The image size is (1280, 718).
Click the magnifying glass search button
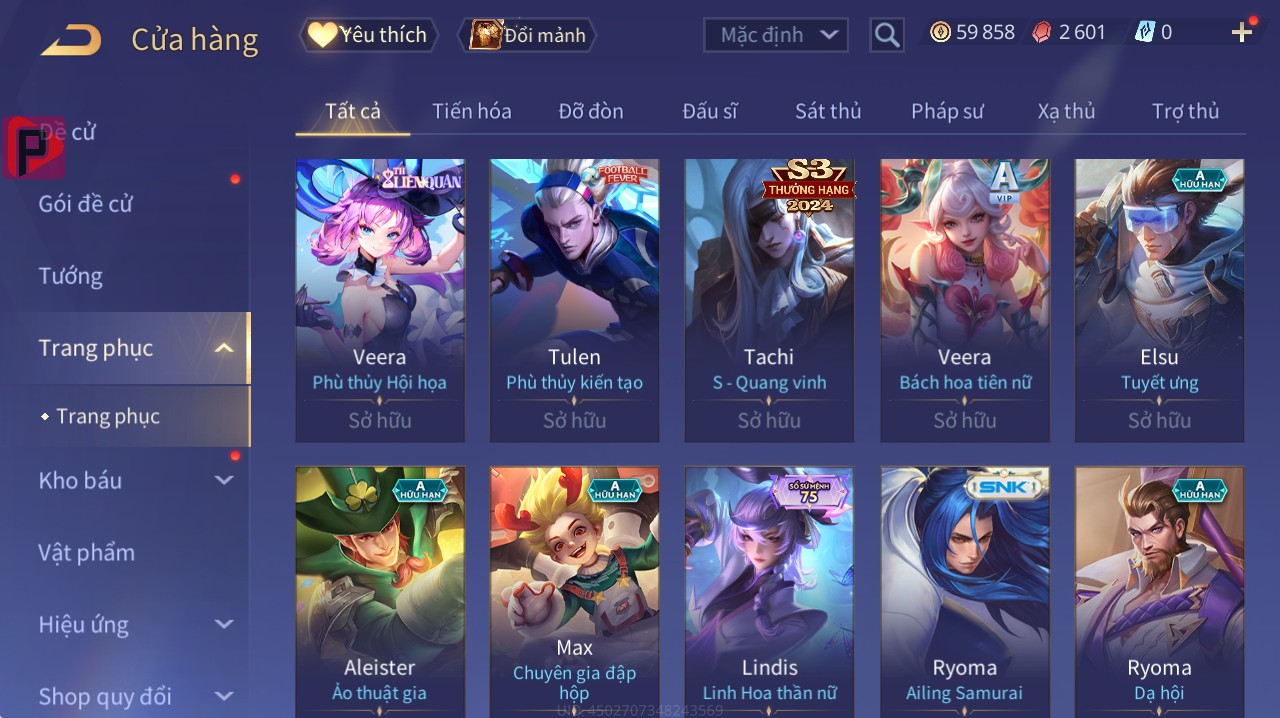(887, 35)
